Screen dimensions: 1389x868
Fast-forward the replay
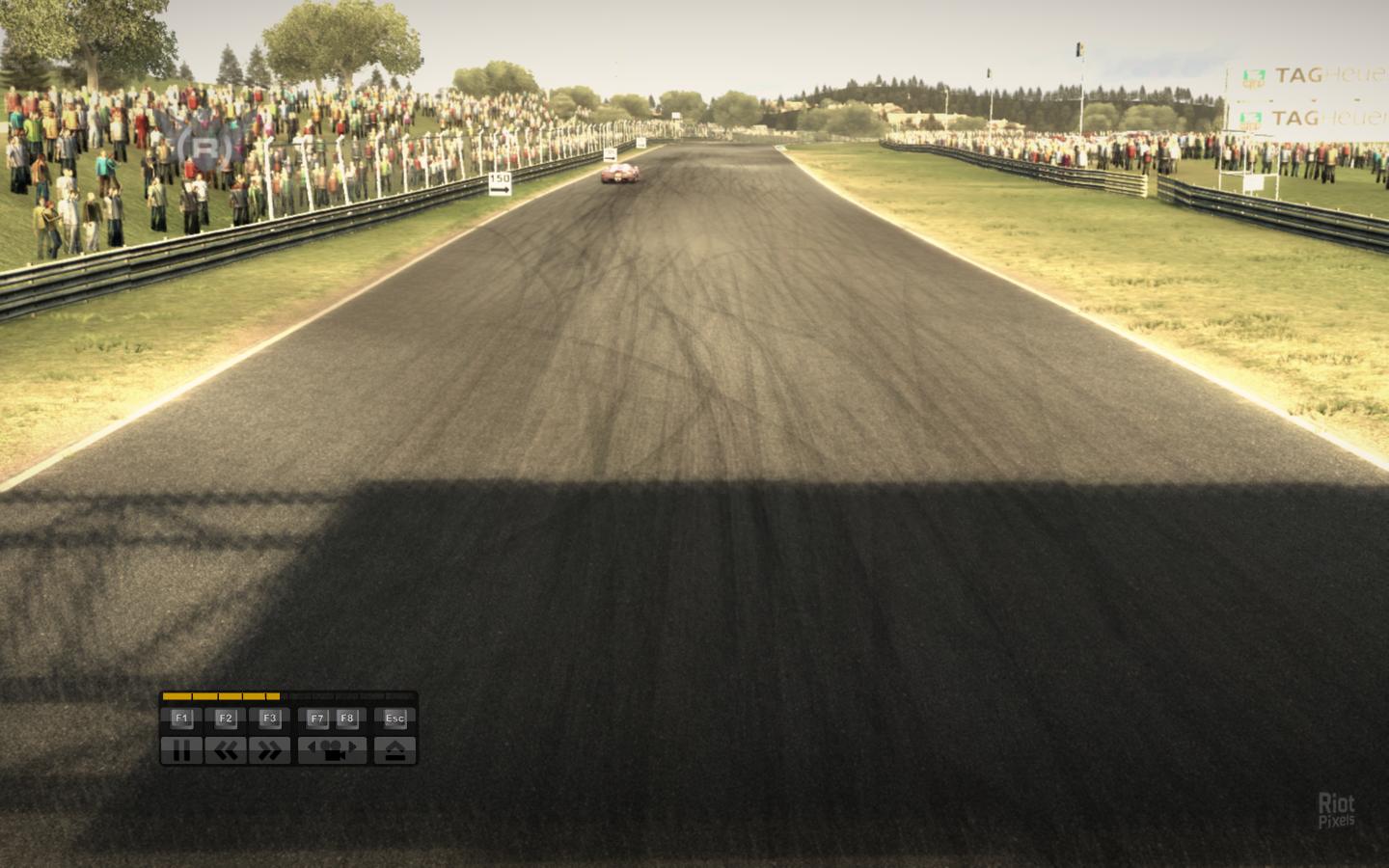tap(270, 749)
